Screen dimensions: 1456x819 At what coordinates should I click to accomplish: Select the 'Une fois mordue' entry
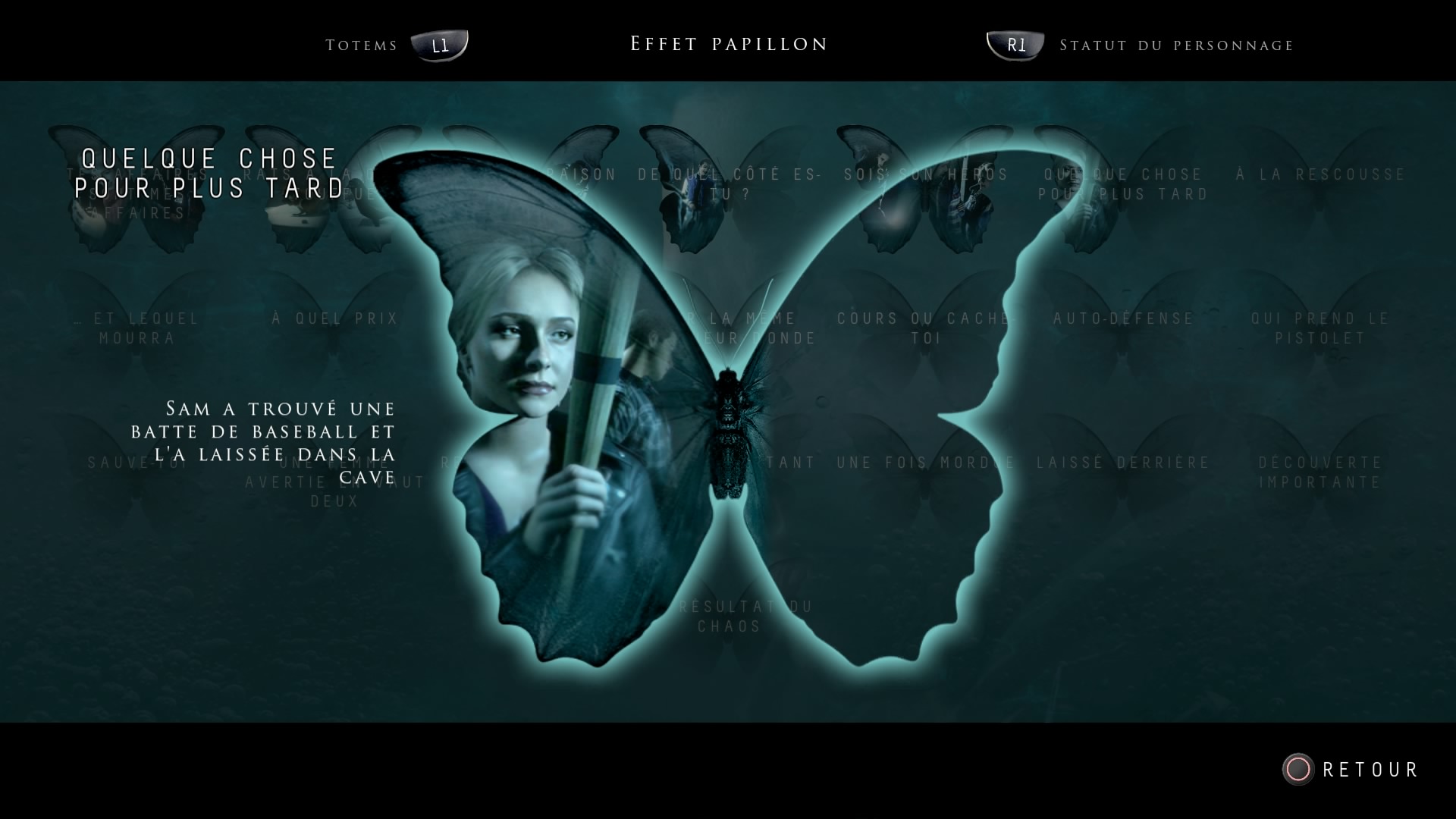coord(925,462)
